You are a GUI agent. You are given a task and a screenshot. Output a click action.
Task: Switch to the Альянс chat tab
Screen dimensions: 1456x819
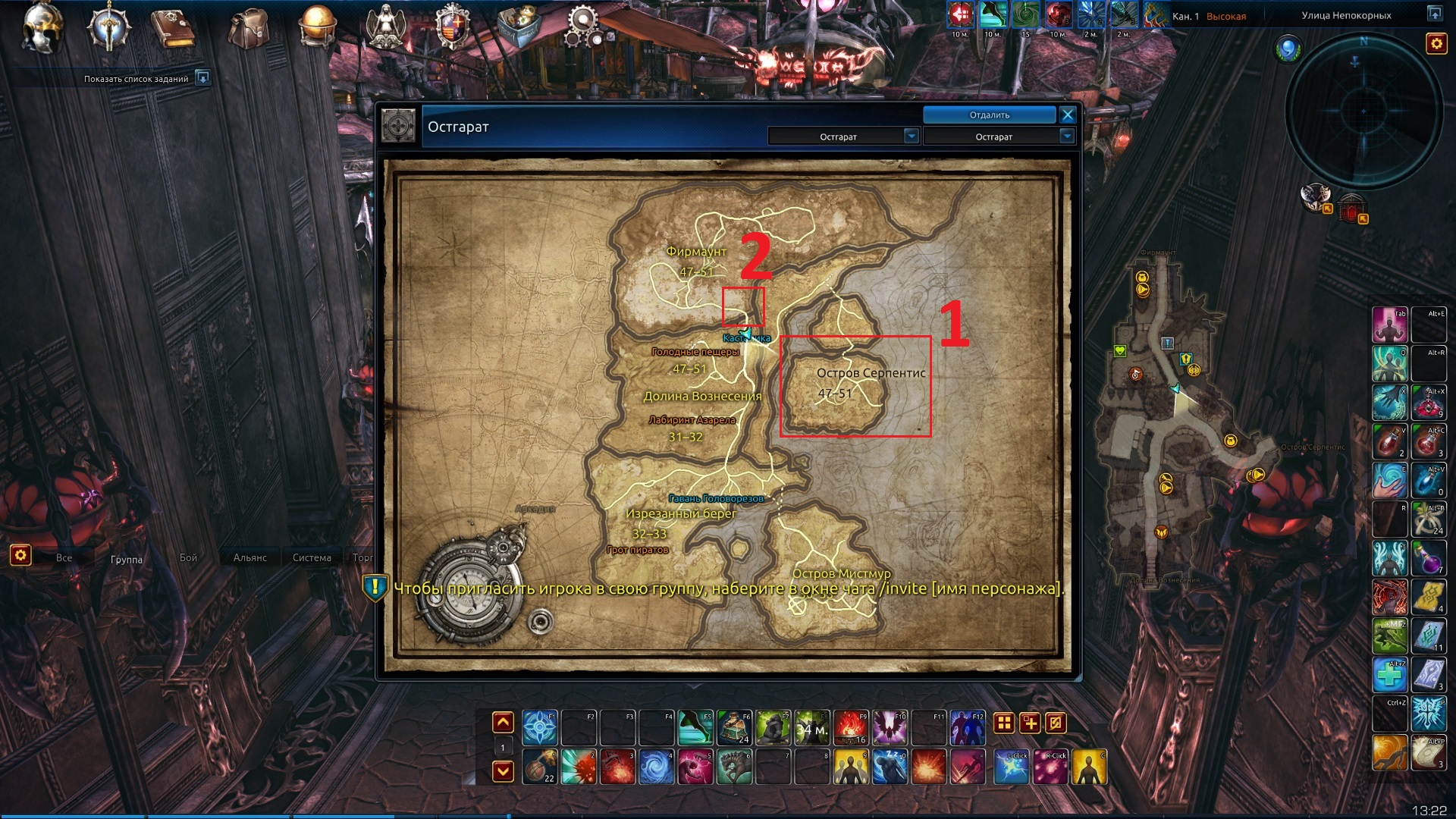pos(250,558)
